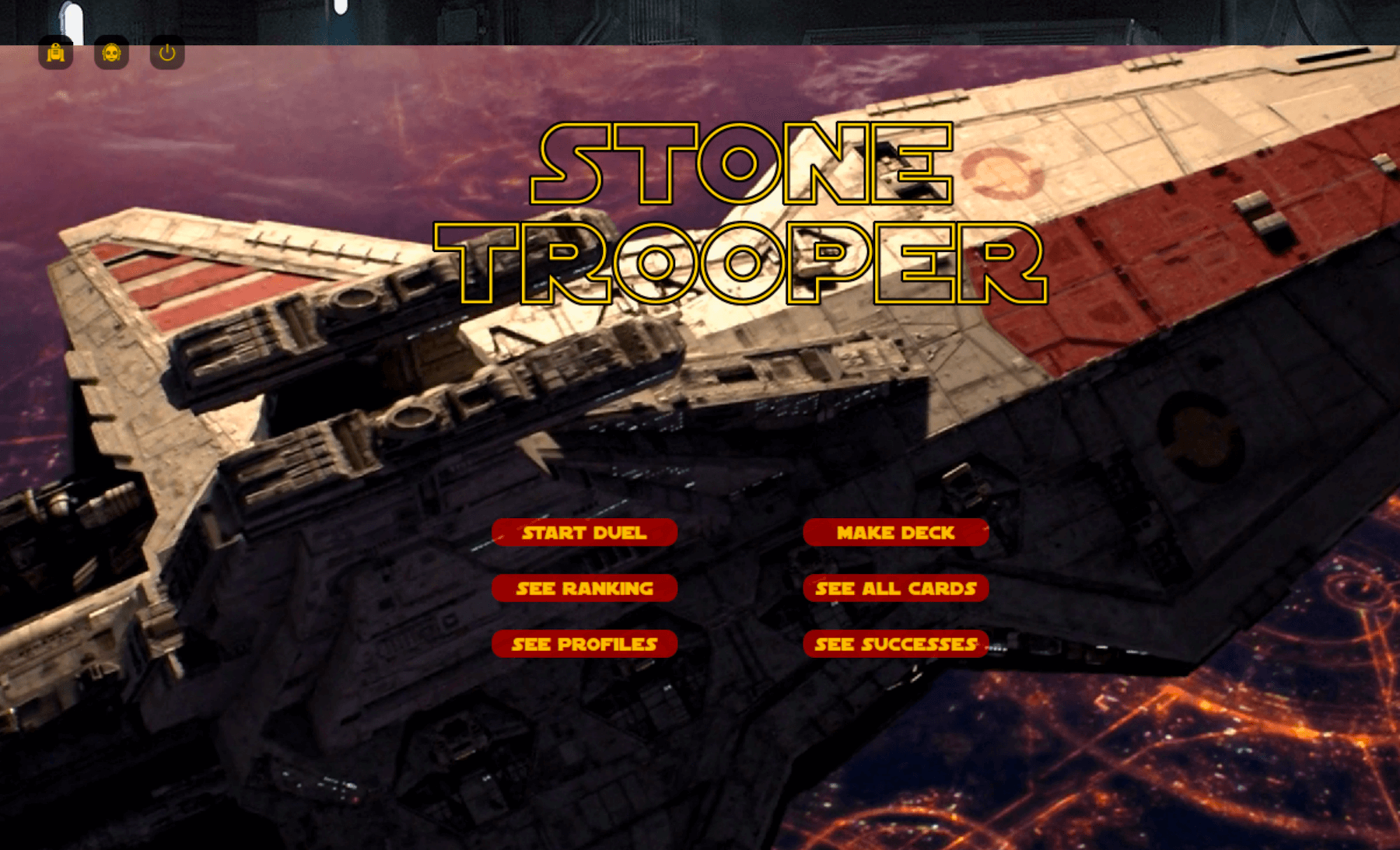1400x850 pixels.
Task: View the See Successes list
Action: (895, 644)
